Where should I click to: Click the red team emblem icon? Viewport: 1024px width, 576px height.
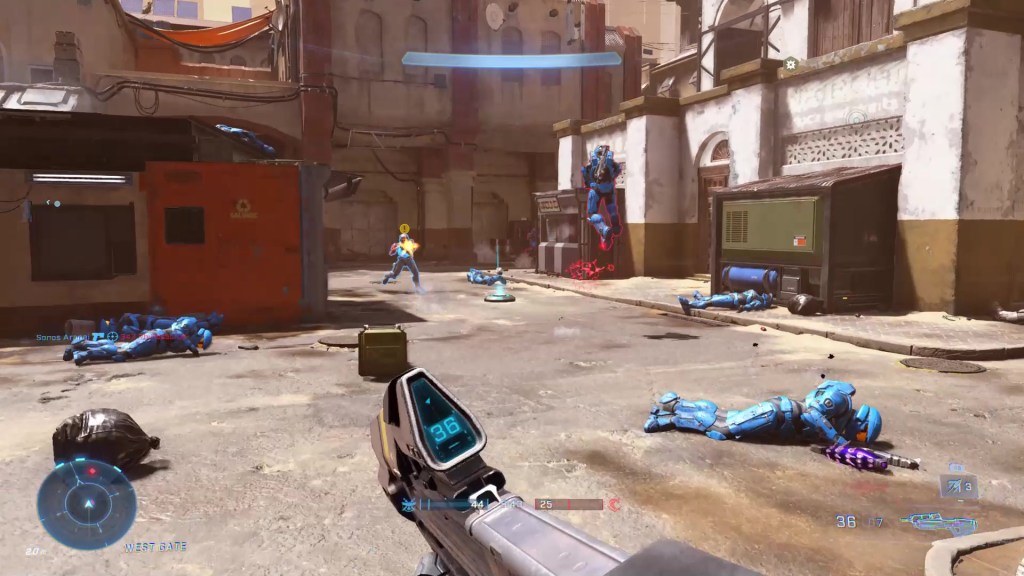pyautogui.click(x=615, y=505)
